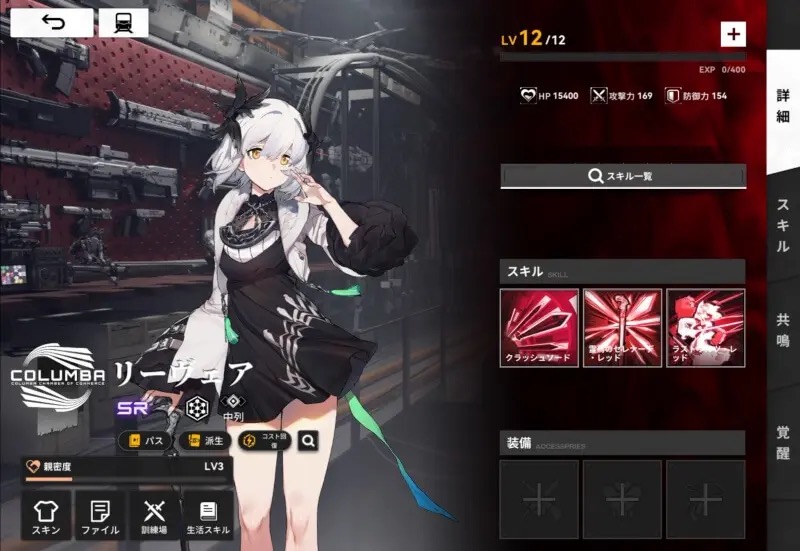Screen dimensions: 800x551
Task: Open the 親密度 affinity bar
Action: point(127,467)
